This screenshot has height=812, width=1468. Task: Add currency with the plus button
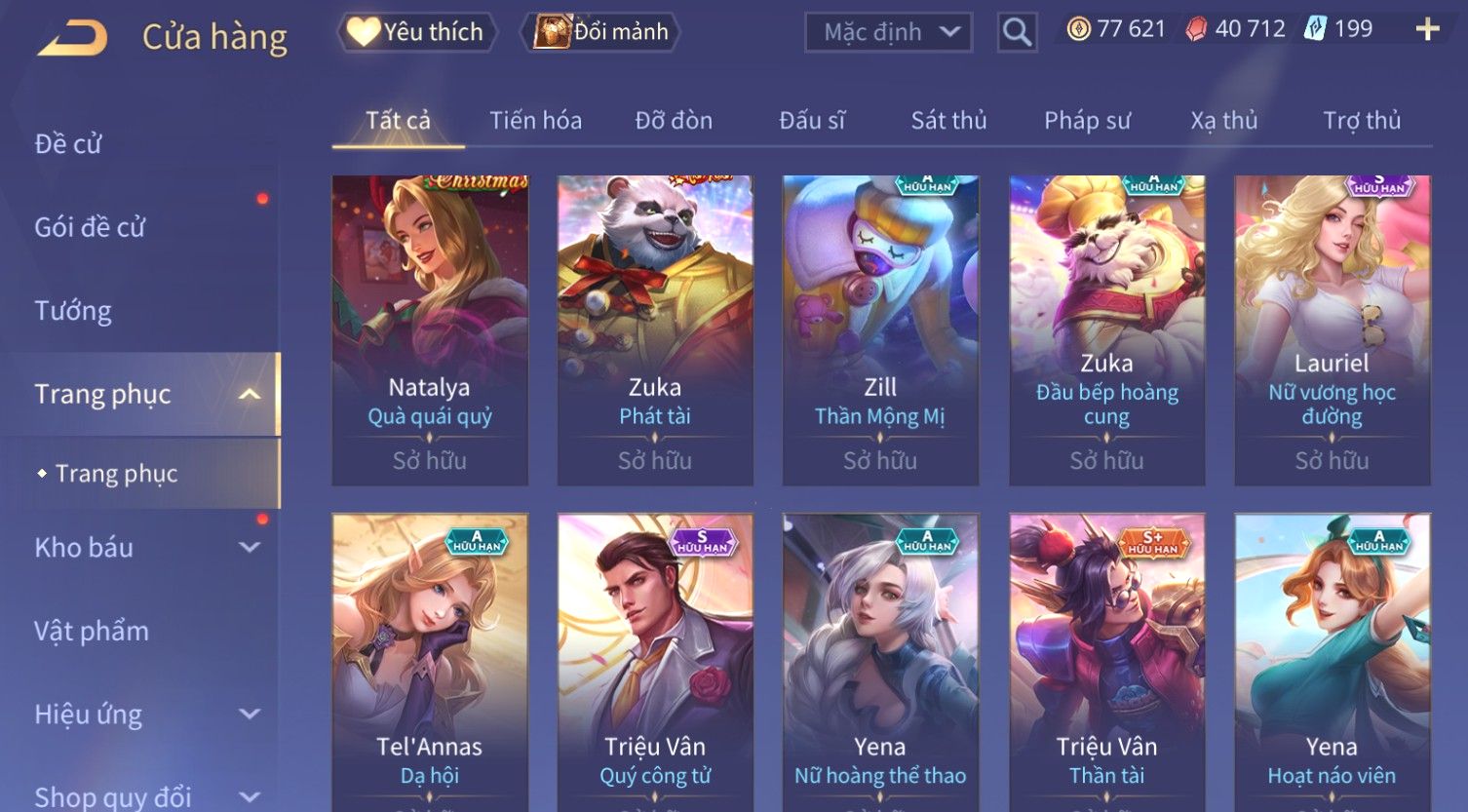(1427, 29)
